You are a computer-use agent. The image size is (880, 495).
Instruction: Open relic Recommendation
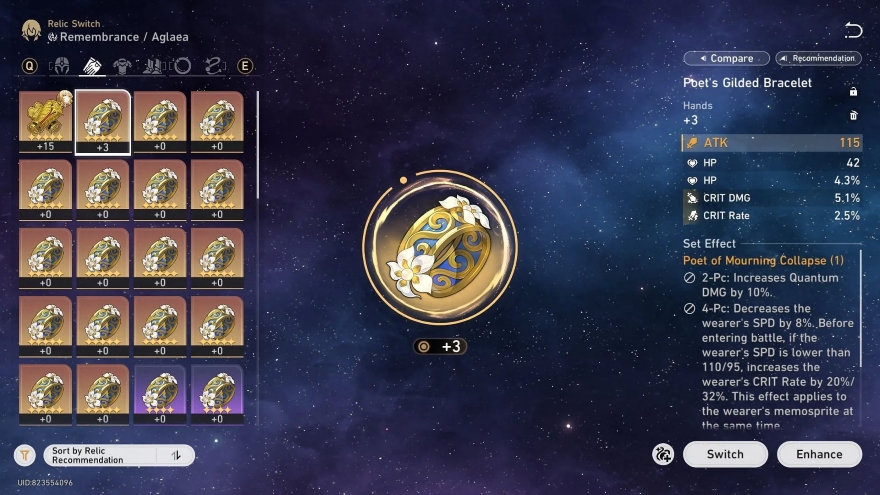click(818, 58)
